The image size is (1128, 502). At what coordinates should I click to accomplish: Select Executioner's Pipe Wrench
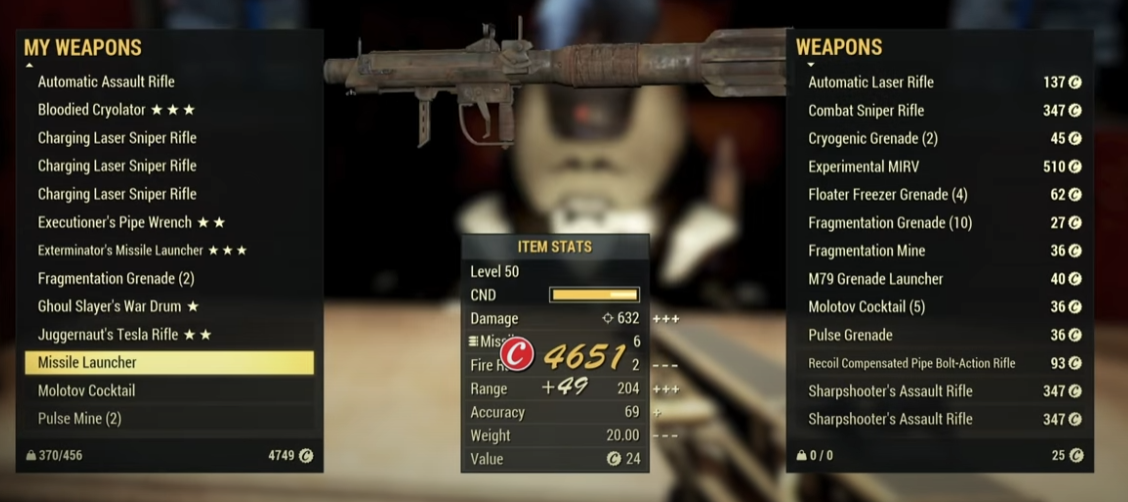click(x=131, y=222)
